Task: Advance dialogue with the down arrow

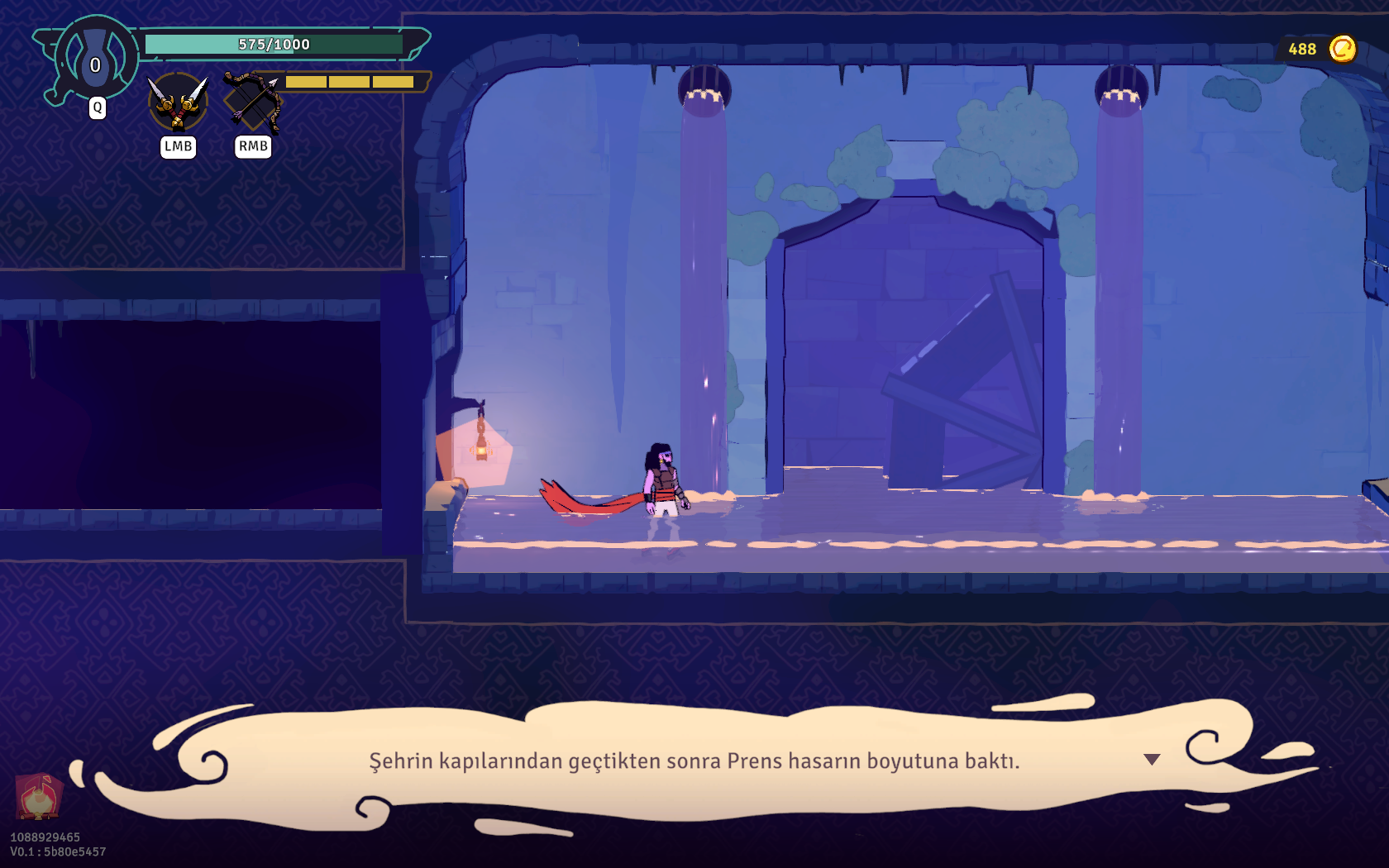Action: (x=1152, y=759)
